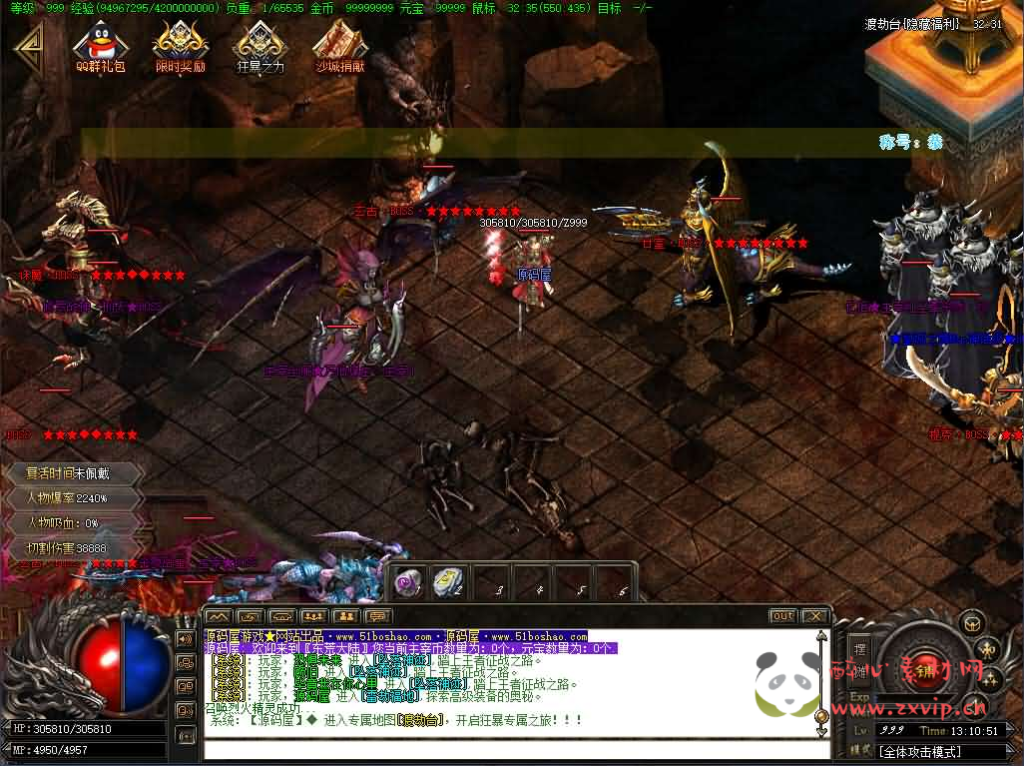
Task: Use the white scroll item in hotbar slot two
Action: pos(448,582)
